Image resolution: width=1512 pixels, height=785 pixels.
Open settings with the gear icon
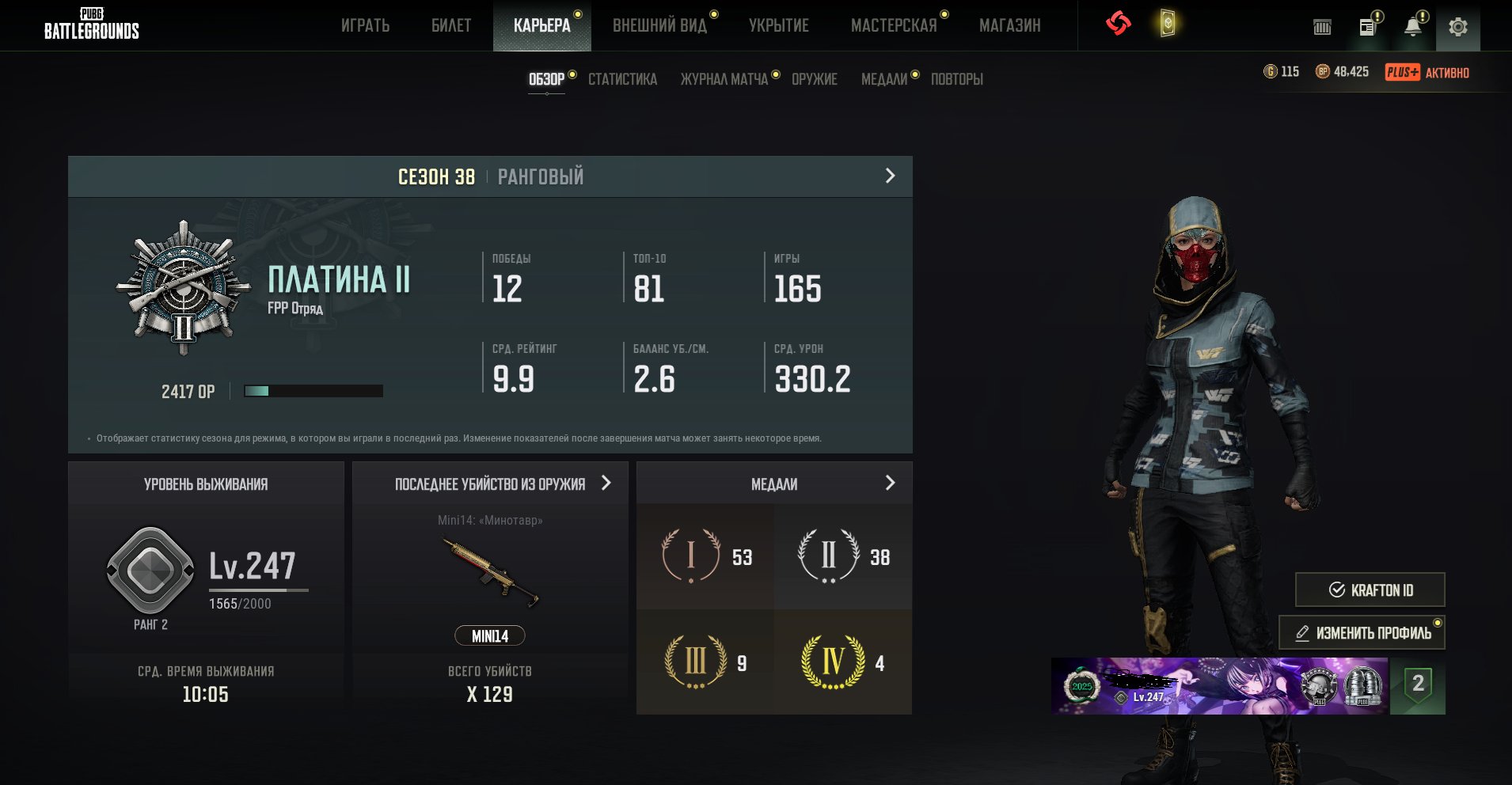click(x=1457, y=28)
